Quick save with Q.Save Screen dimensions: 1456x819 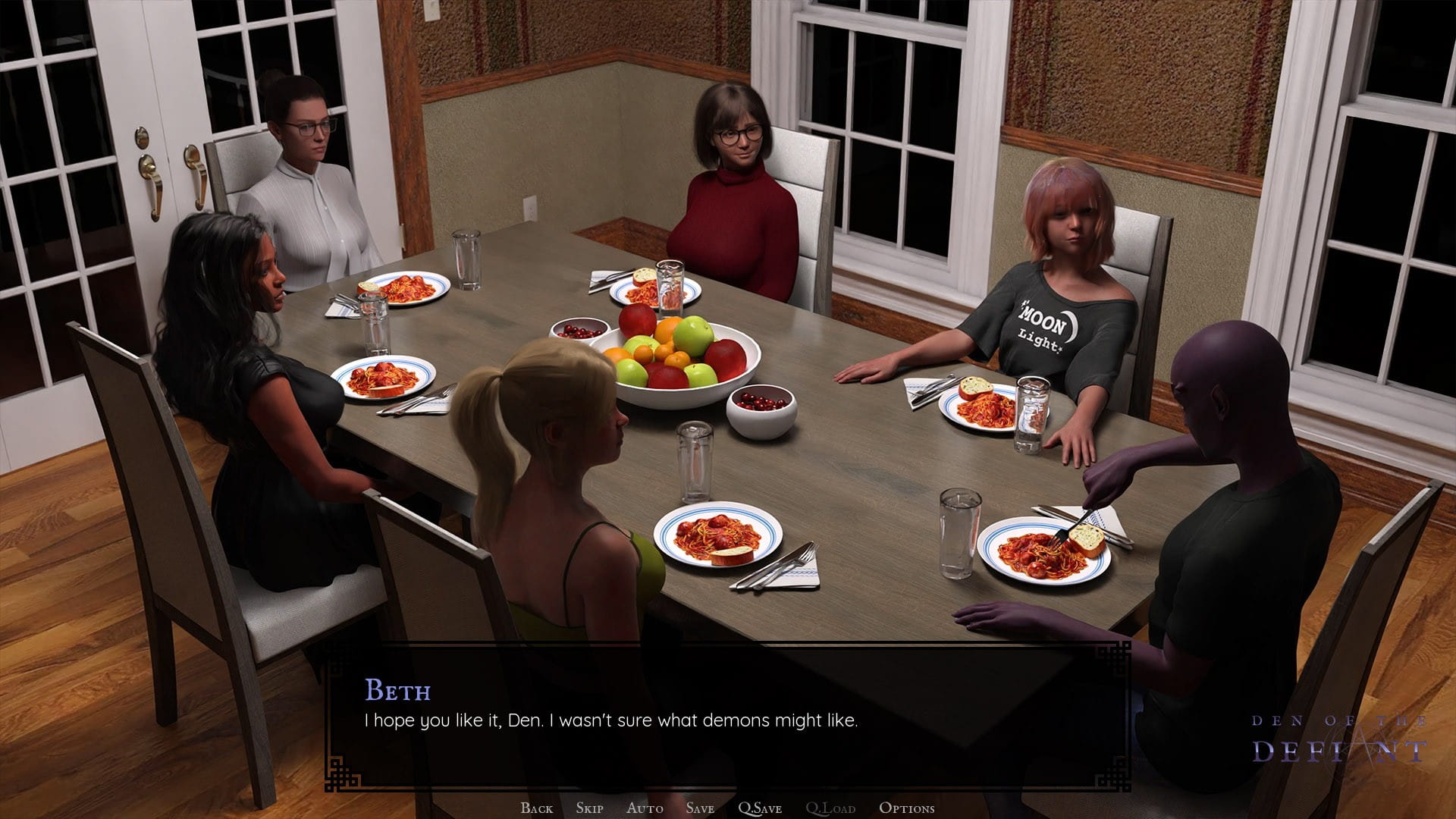pyautogui.click(x=760, y=808)
